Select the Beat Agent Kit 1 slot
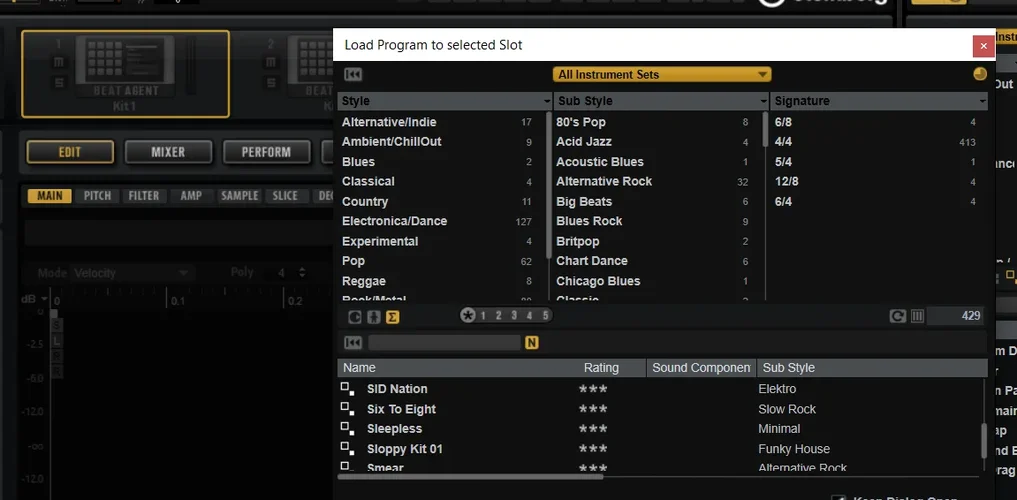1017x500 pixels. click(x=125, y=73)
